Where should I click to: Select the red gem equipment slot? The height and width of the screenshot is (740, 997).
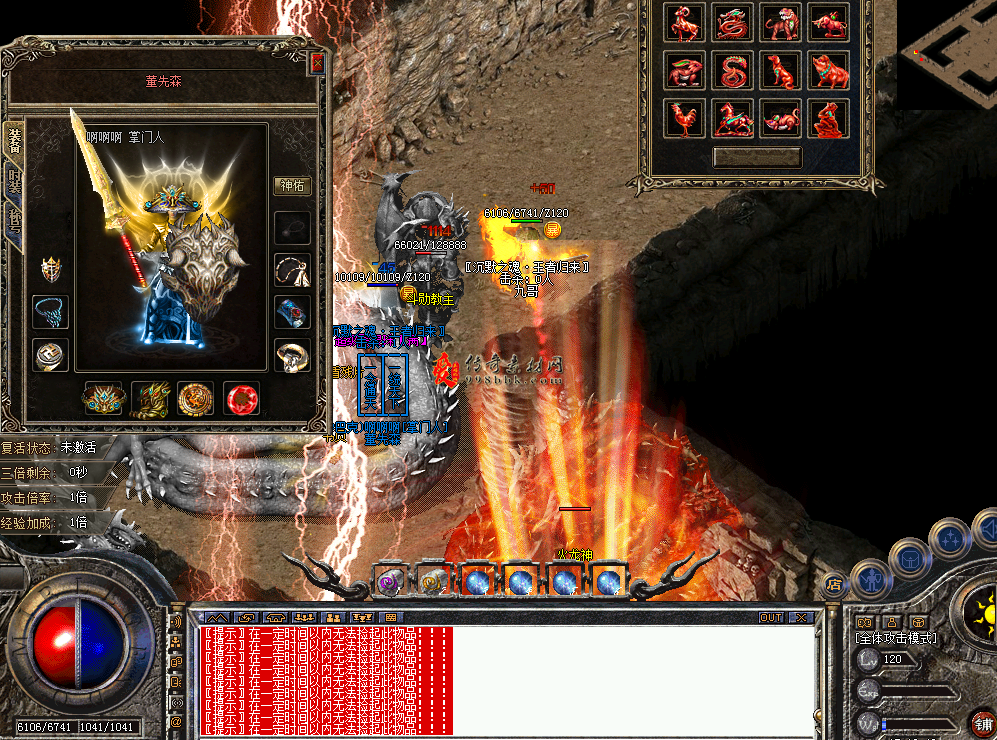point(241,399)
